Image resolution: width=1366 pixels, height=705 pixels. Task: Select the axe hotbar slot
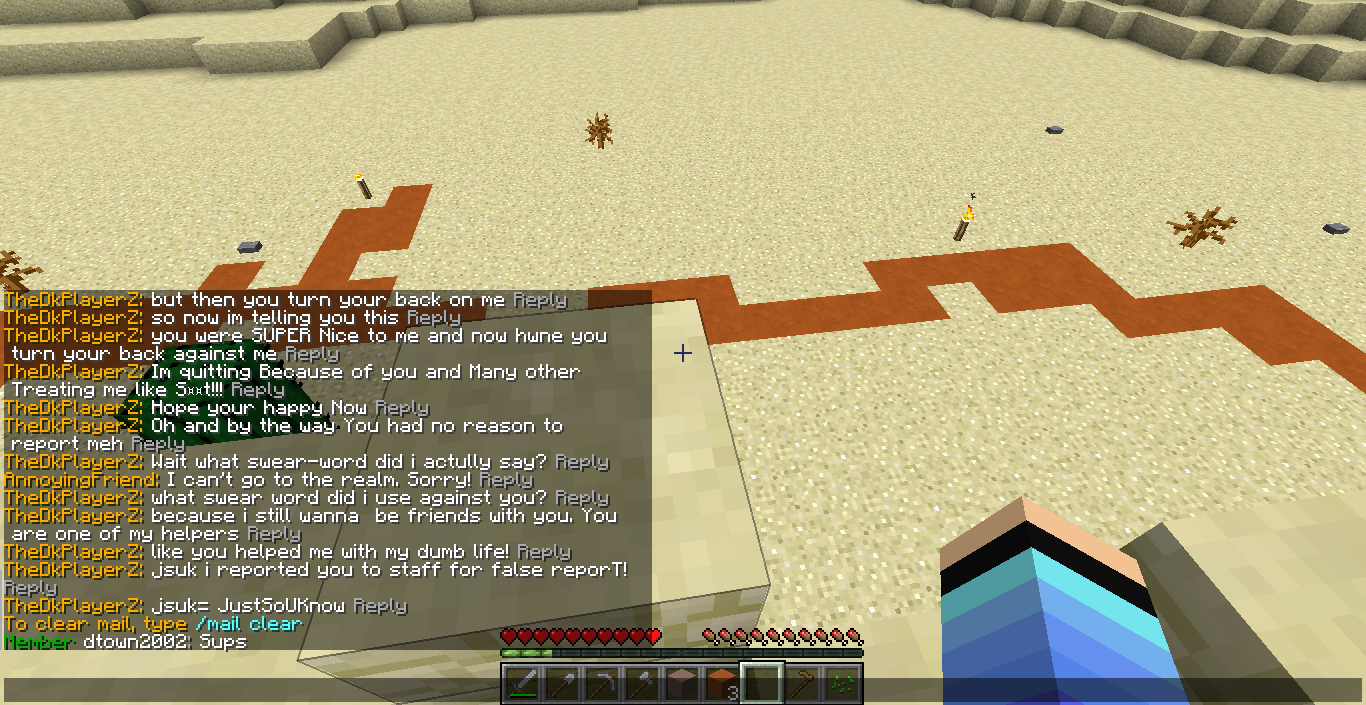click(x=642, y=683)
